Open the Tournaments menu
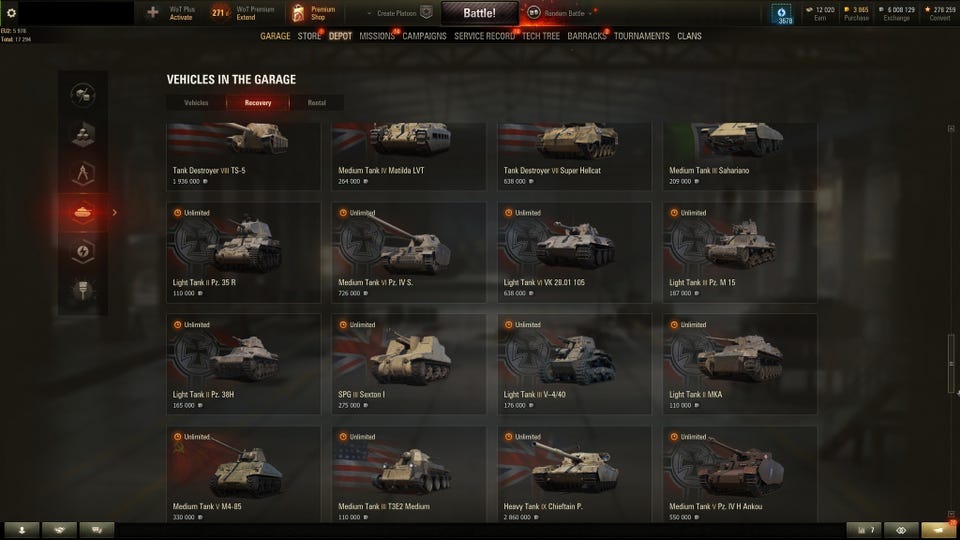 click(641, 37)
